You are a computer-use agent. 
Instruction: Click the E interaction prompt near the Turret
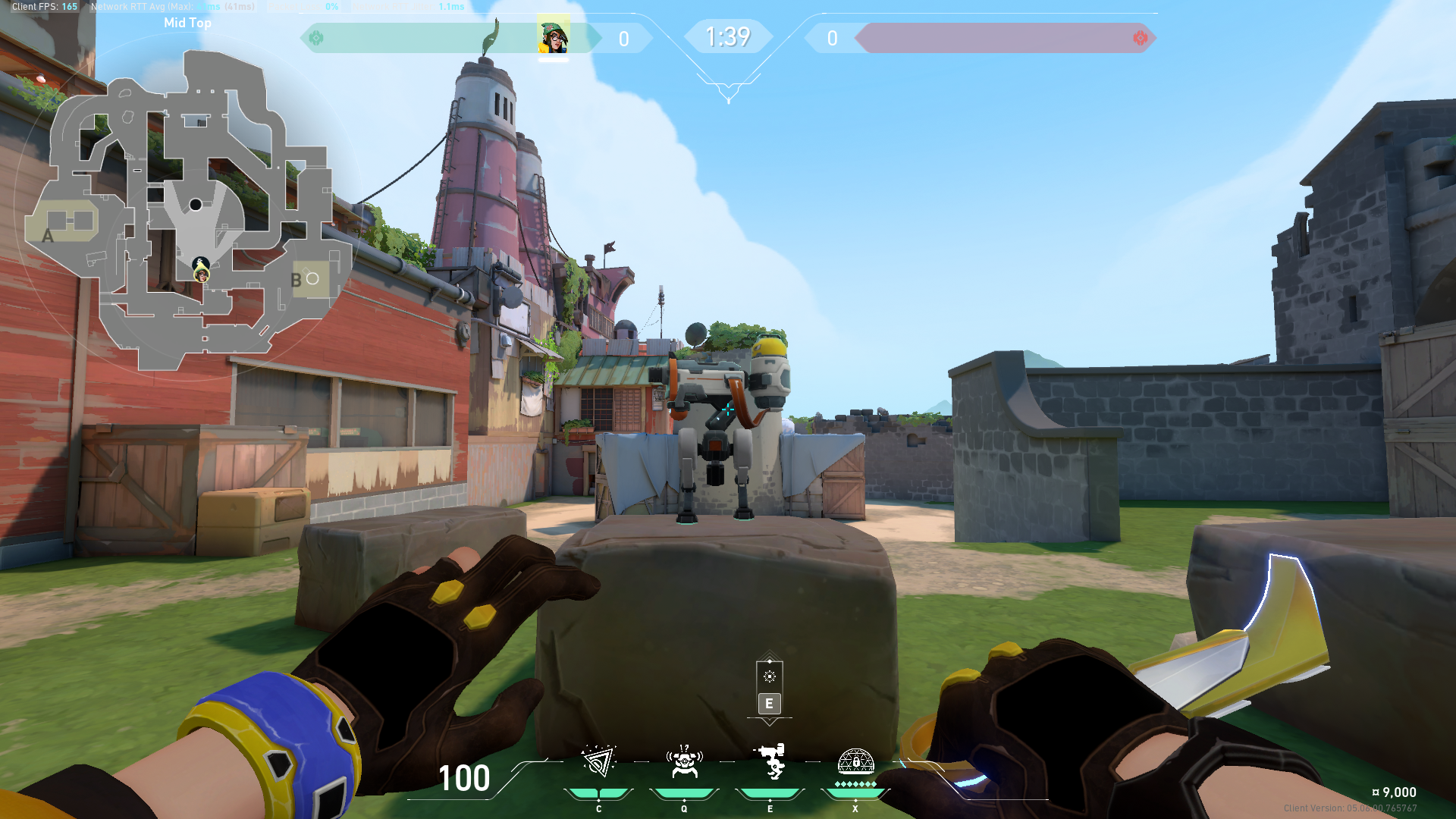pos(769,704)
